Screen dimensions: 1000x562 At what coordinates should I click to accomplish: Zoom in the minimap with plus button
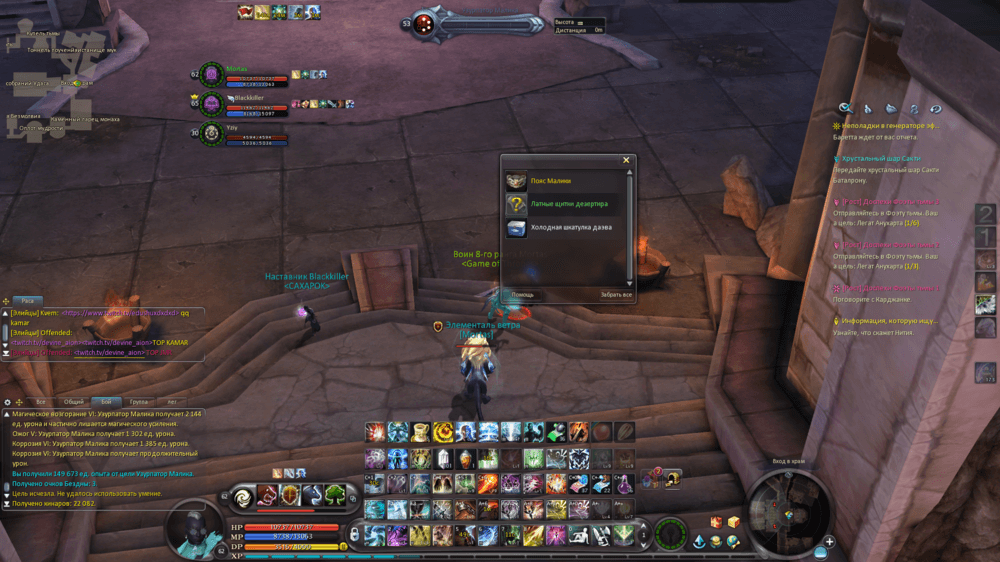coord(829,542)
